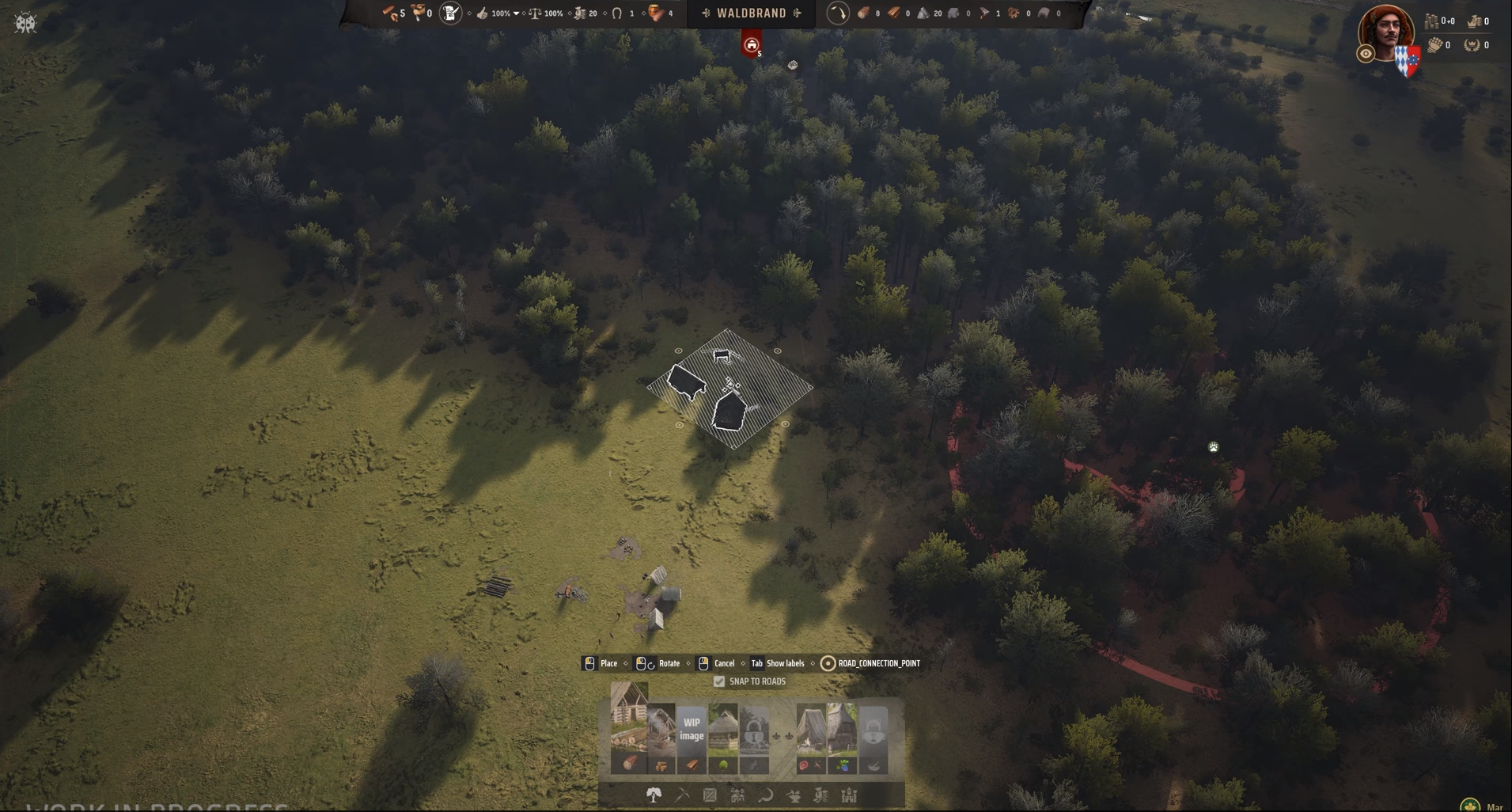Toggle the eye icon beside the portrait
The height and width of the screenshot is (812, 1512).
(1365, 54)
